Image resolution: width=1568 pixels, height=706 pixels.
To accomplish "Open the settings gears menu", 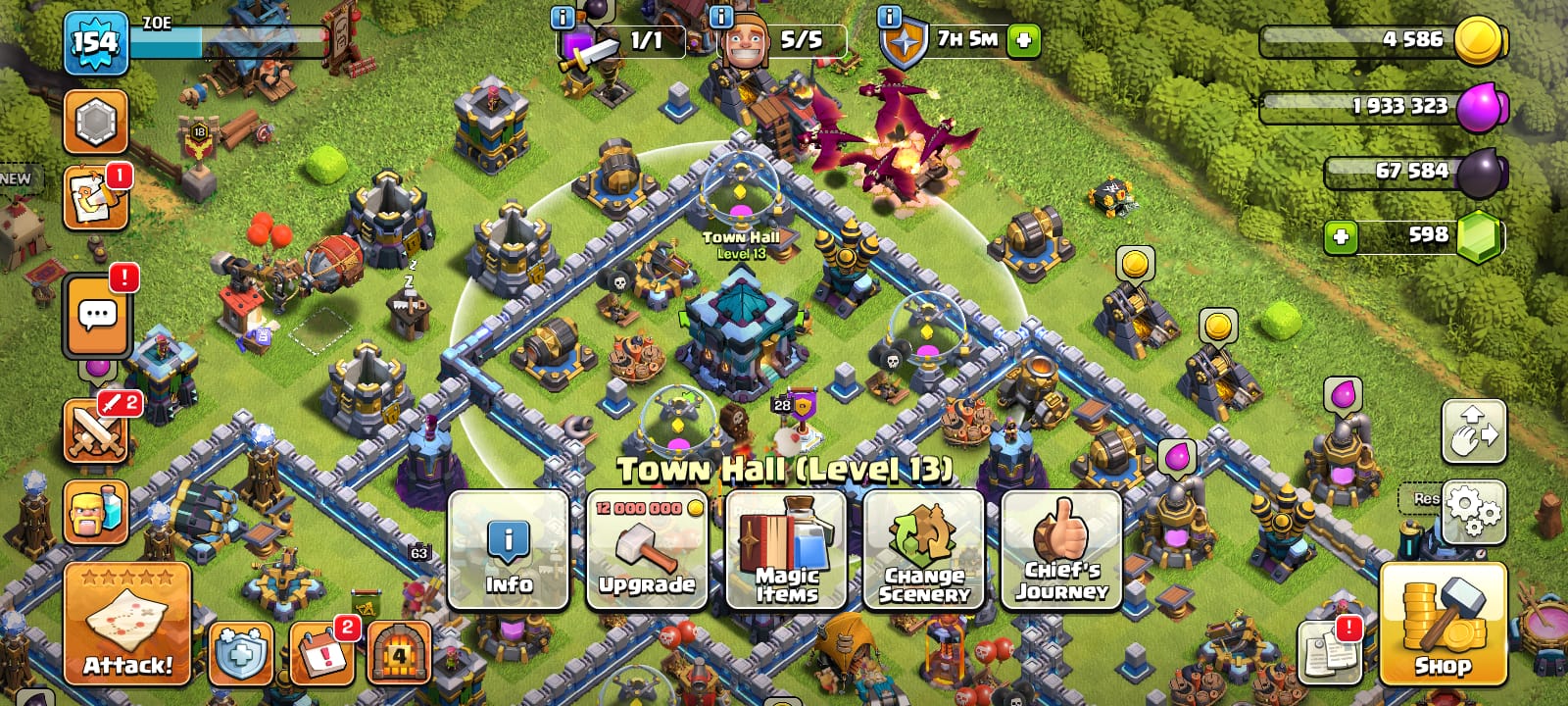I will pyautogui.click(x=1473, y=511).
